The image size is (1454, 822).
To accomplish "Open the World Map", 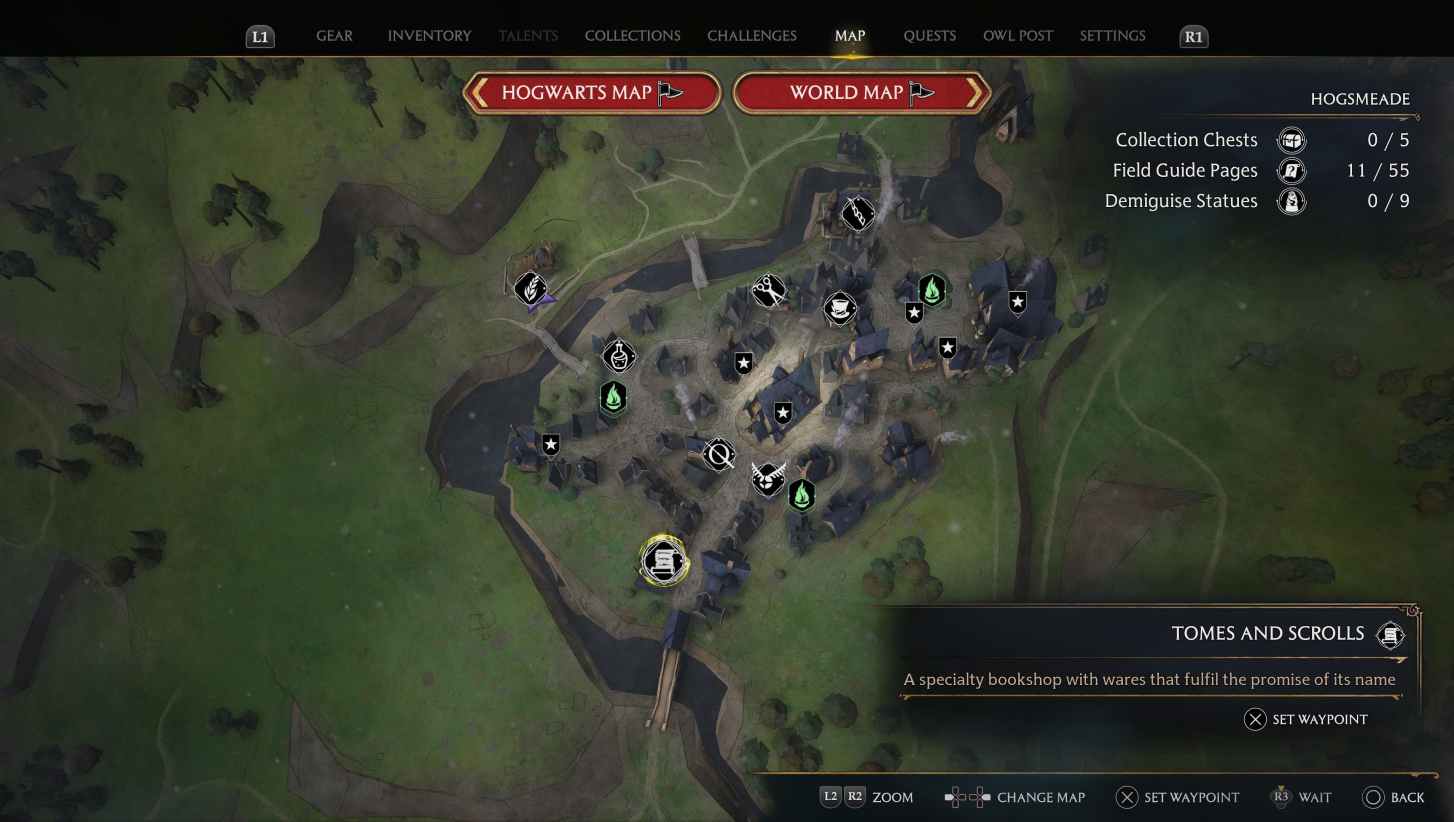I will (x=862, y=92).
